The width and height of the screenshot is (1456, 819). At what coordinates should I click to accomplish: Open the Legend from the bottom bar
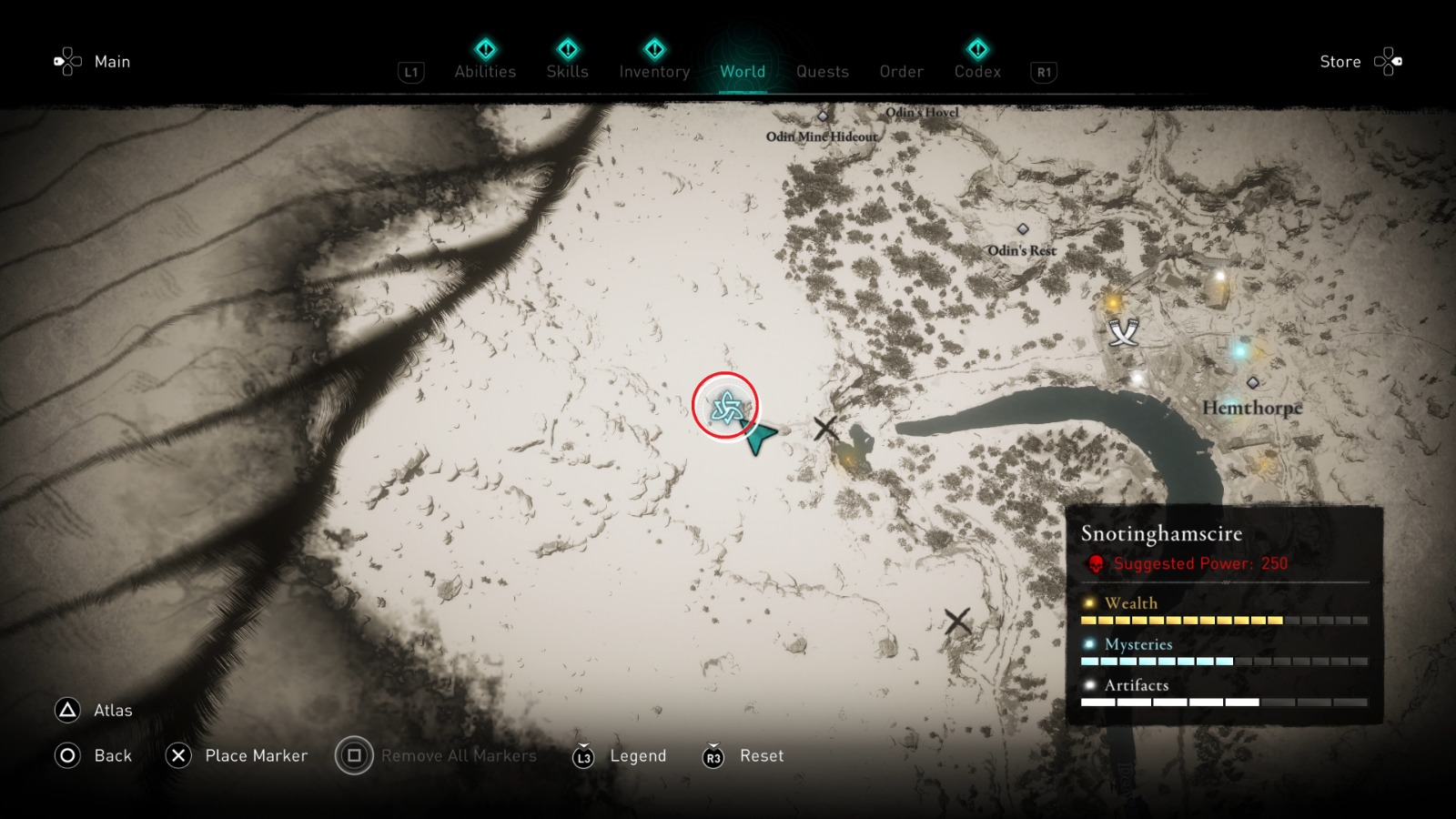pyautogui.click(x=637, y=755)
